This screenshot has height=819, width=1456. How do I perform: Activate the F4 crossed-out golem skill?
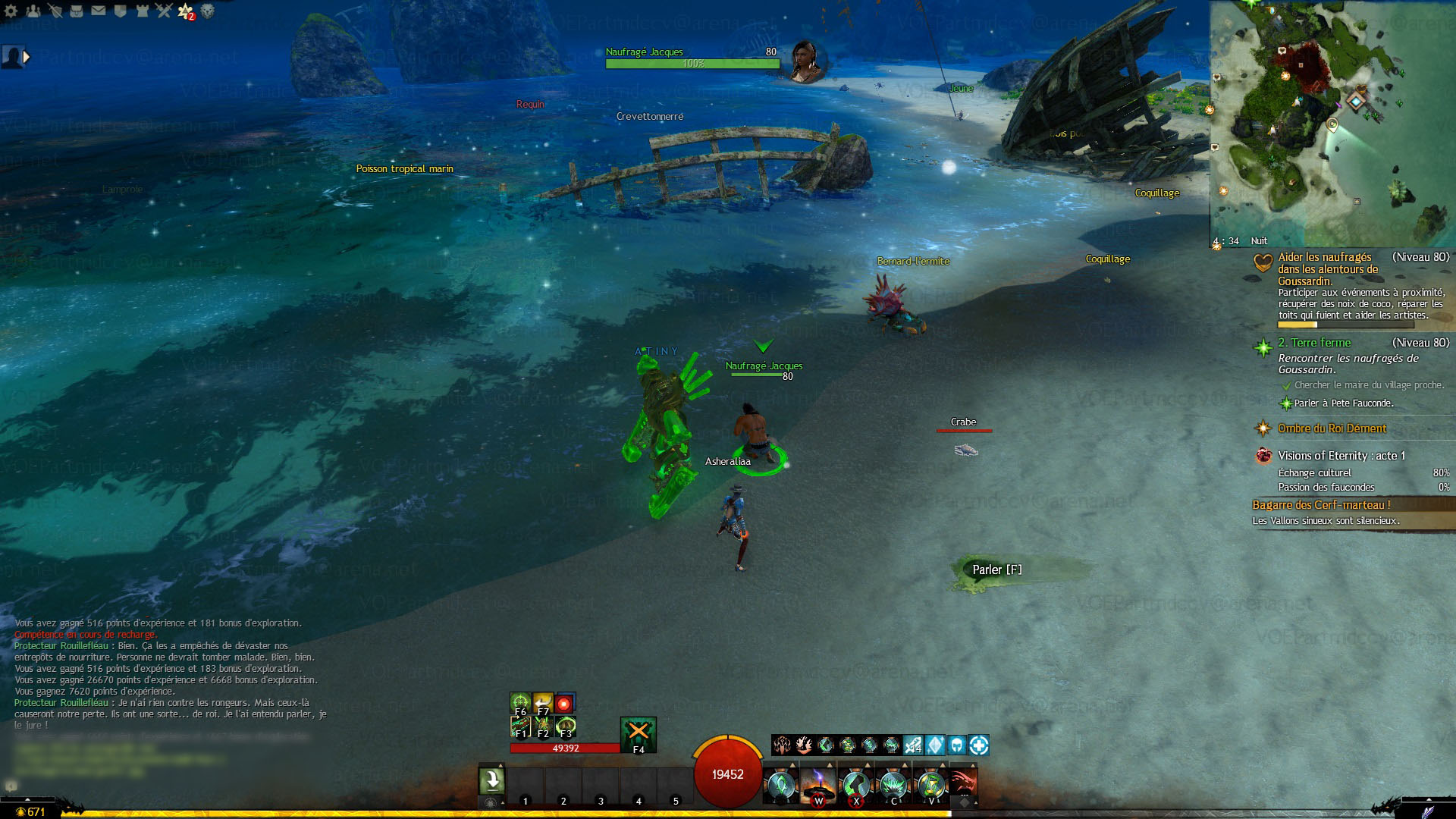pyautogui.click(x=638, y=733)
